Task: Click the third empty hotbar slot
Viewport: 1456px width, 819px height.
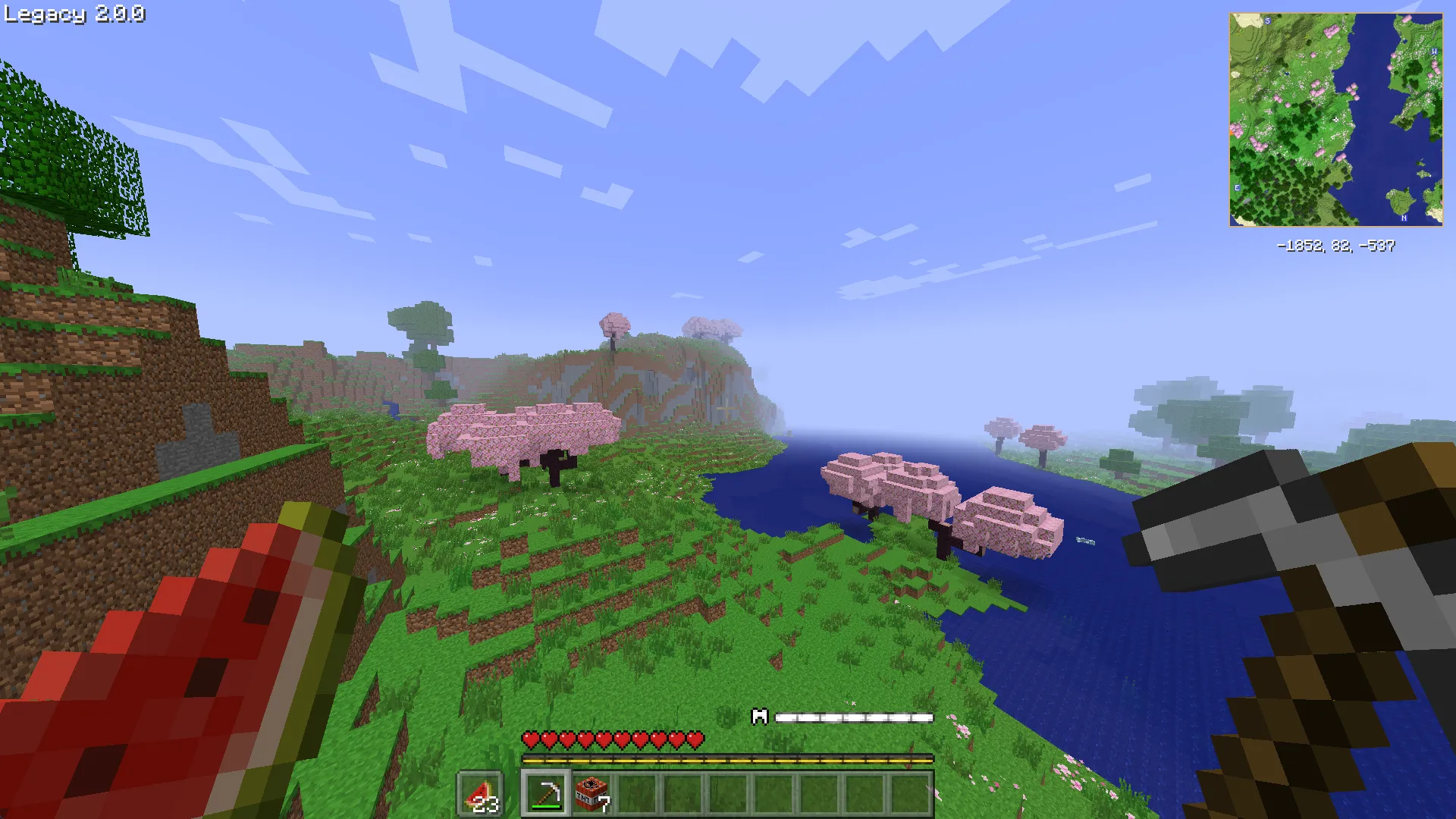Action: click(x=728, y=791)
